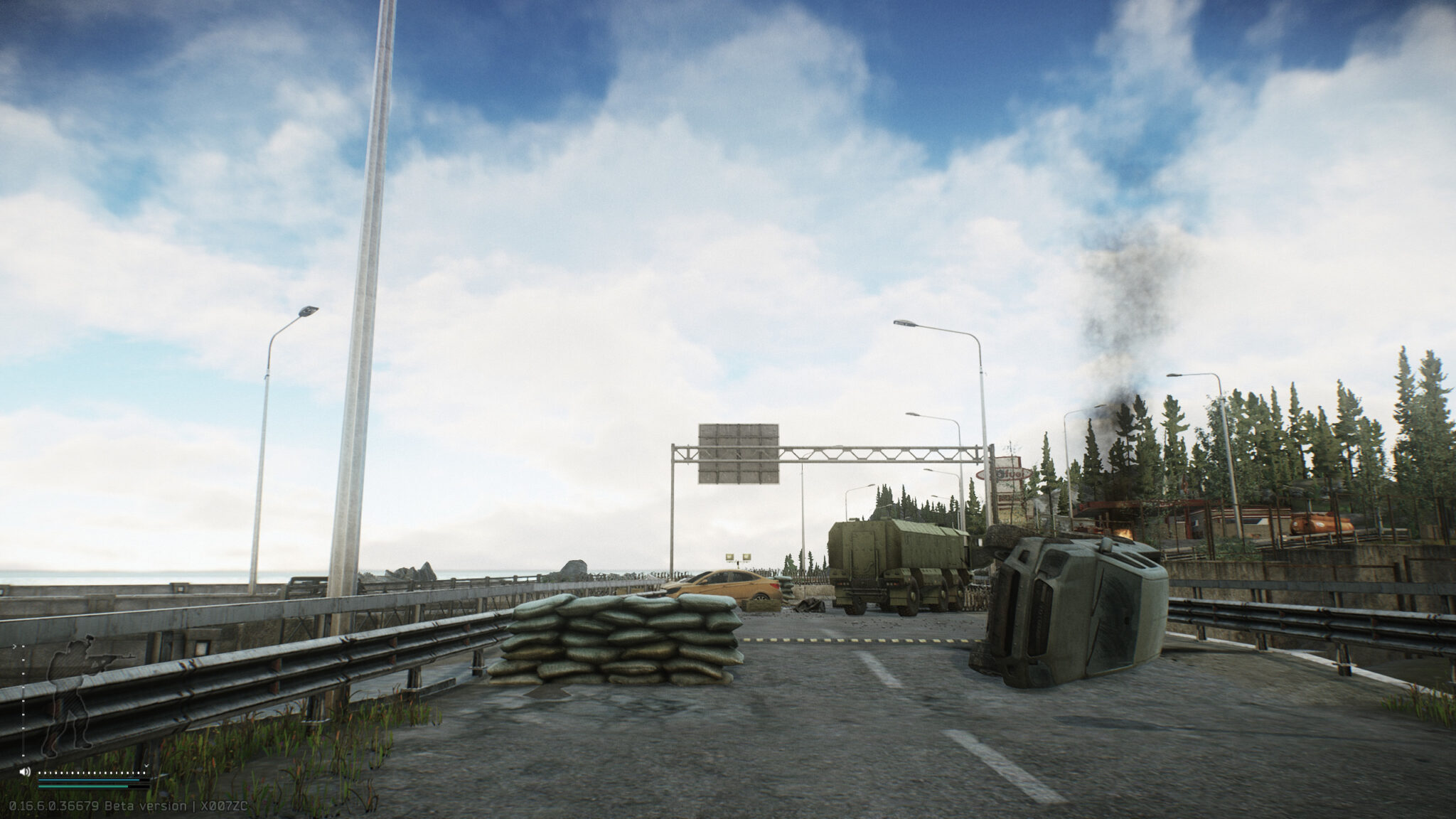Click the middle notch on the stance scale
The width and height of the screenshot is (1456, 819).
(23, 702)
